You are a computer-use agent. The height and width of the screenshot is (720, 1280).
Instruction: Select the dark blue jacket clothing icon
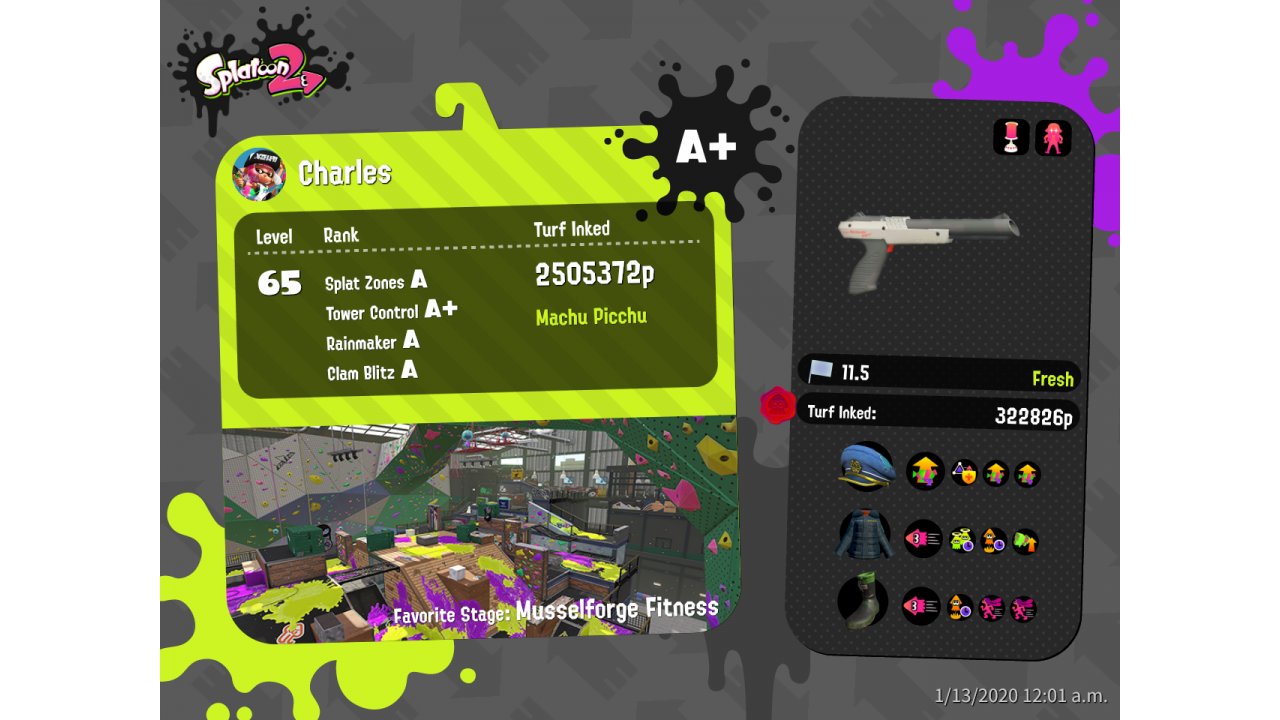pyautogui.click(x=864, y=535)
